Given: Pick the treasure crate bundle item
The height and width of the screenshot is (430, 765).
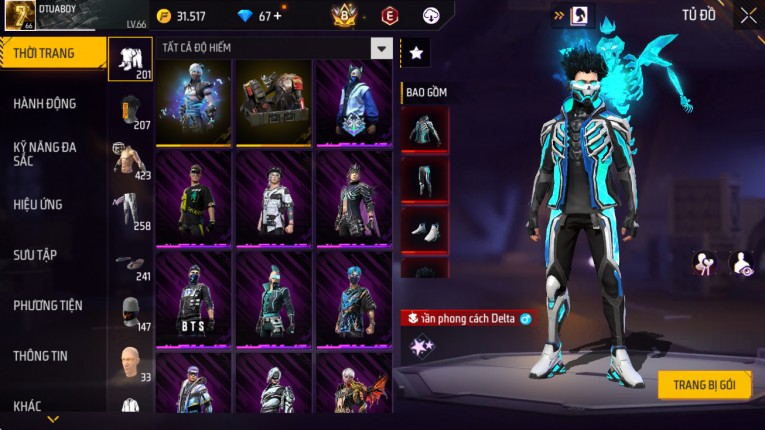Looking at the screenshot, I should click(273, 95).
